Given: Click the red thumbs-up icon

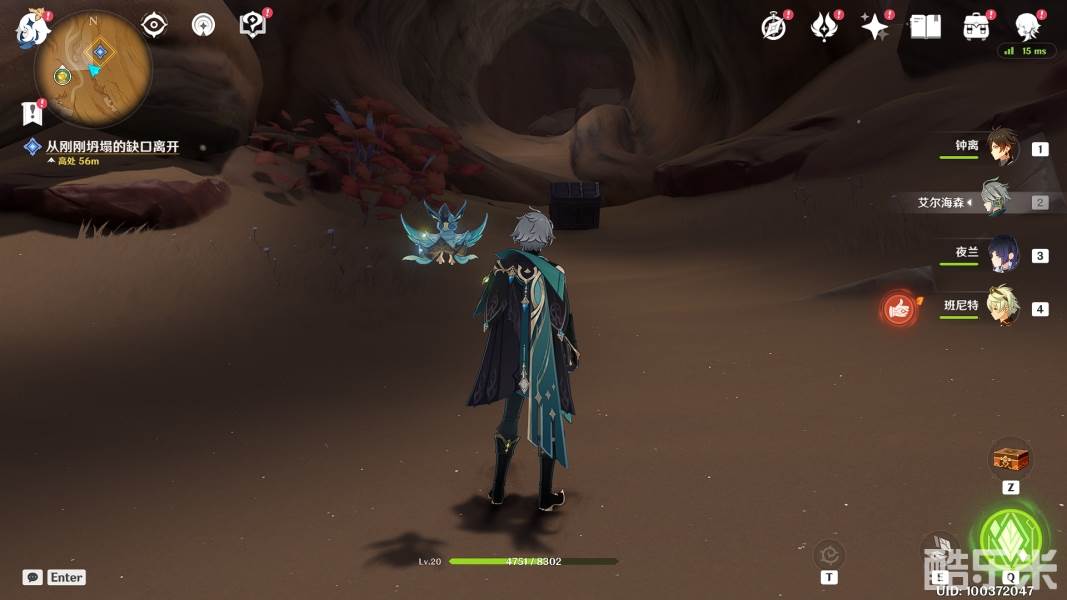Looking at the screenshot, I should pyautogui.click(x=899, y=309).
